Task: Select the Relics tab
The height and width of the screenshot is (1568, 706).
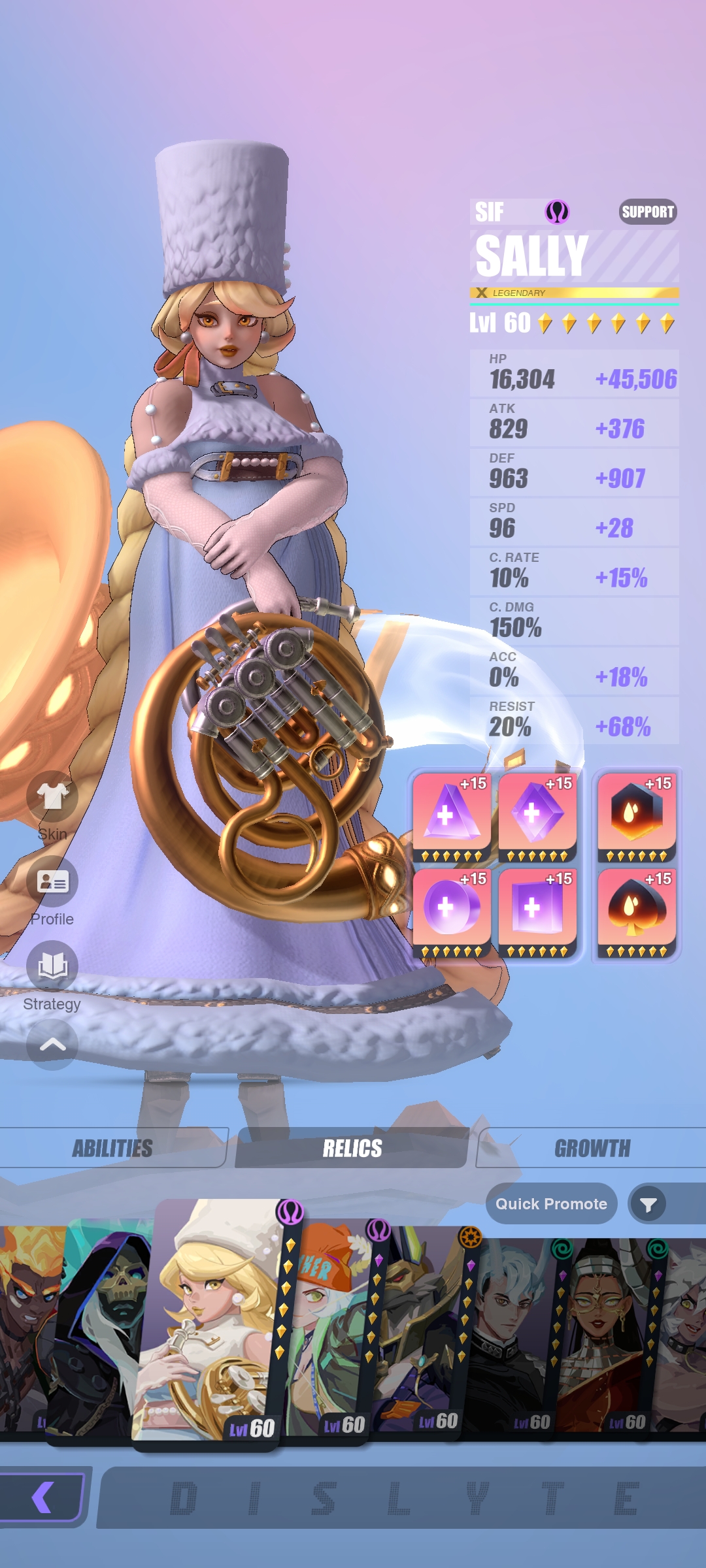Action: point(352,1148)
